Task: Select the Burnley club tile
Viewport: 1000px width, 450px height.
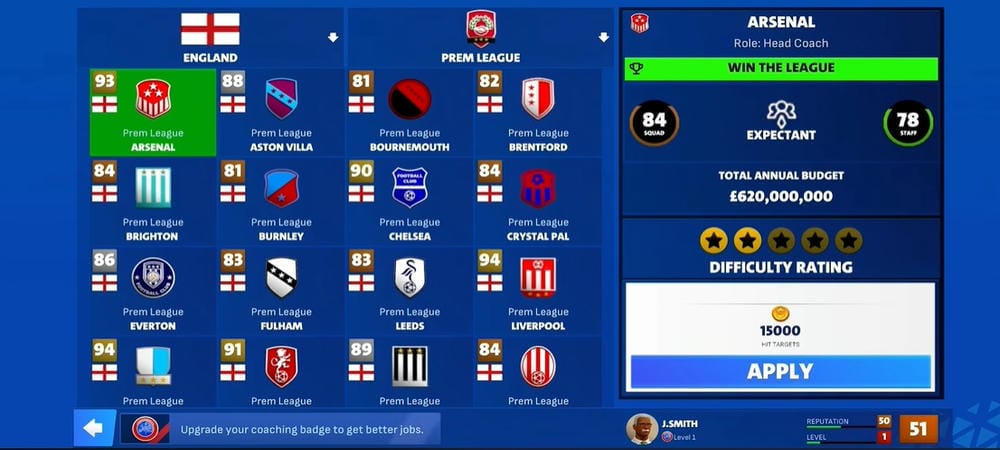Action: pos(281,202)
